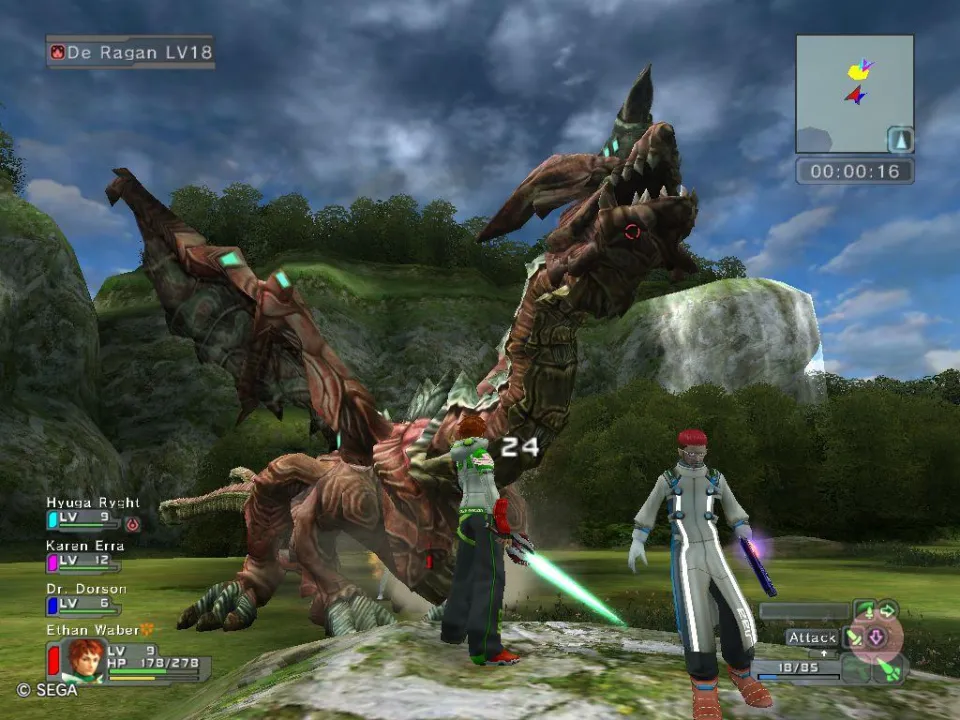Viewport: 960px width, 720px height.
Task: Click Ethan Waber's character portrait
Action: 84,659
